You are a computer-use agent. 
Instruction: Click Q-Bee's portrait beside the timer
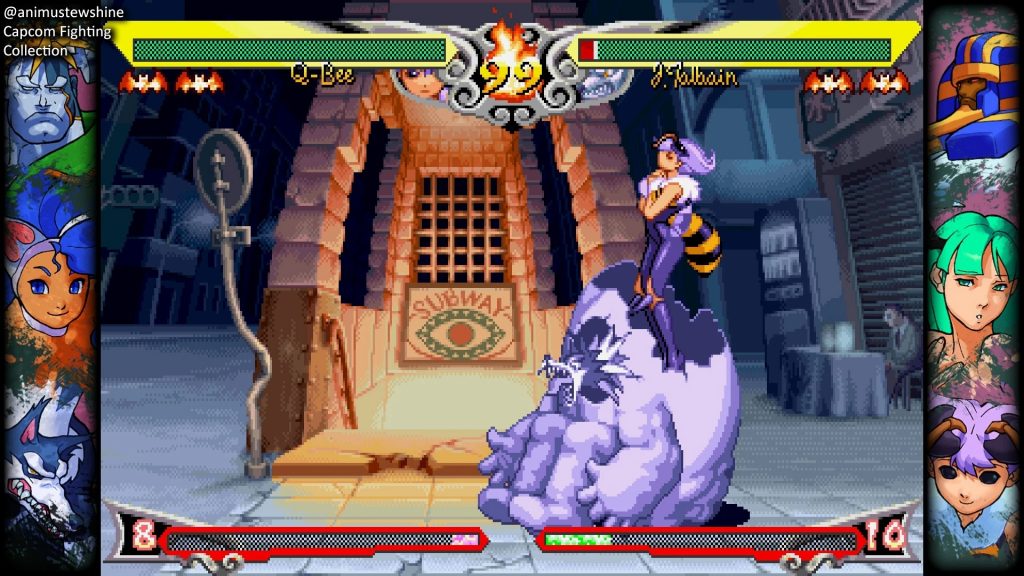point(424,82)
